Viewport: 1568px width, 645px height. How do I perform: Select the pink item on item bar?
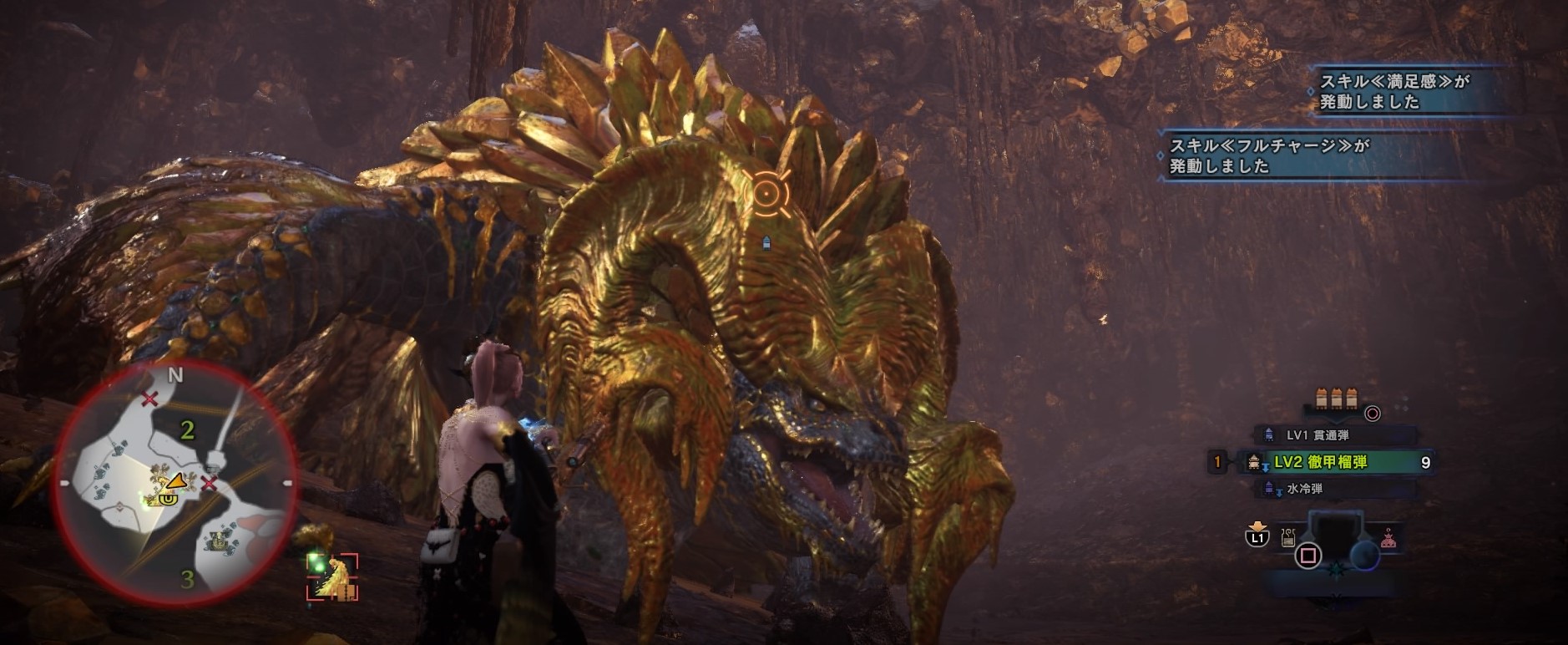[1387, 538]
